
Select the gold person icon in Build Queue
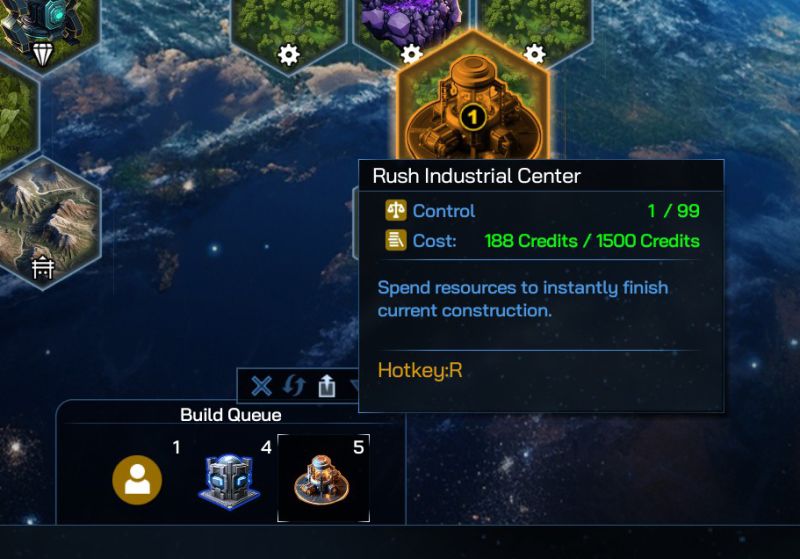(137, 480)
